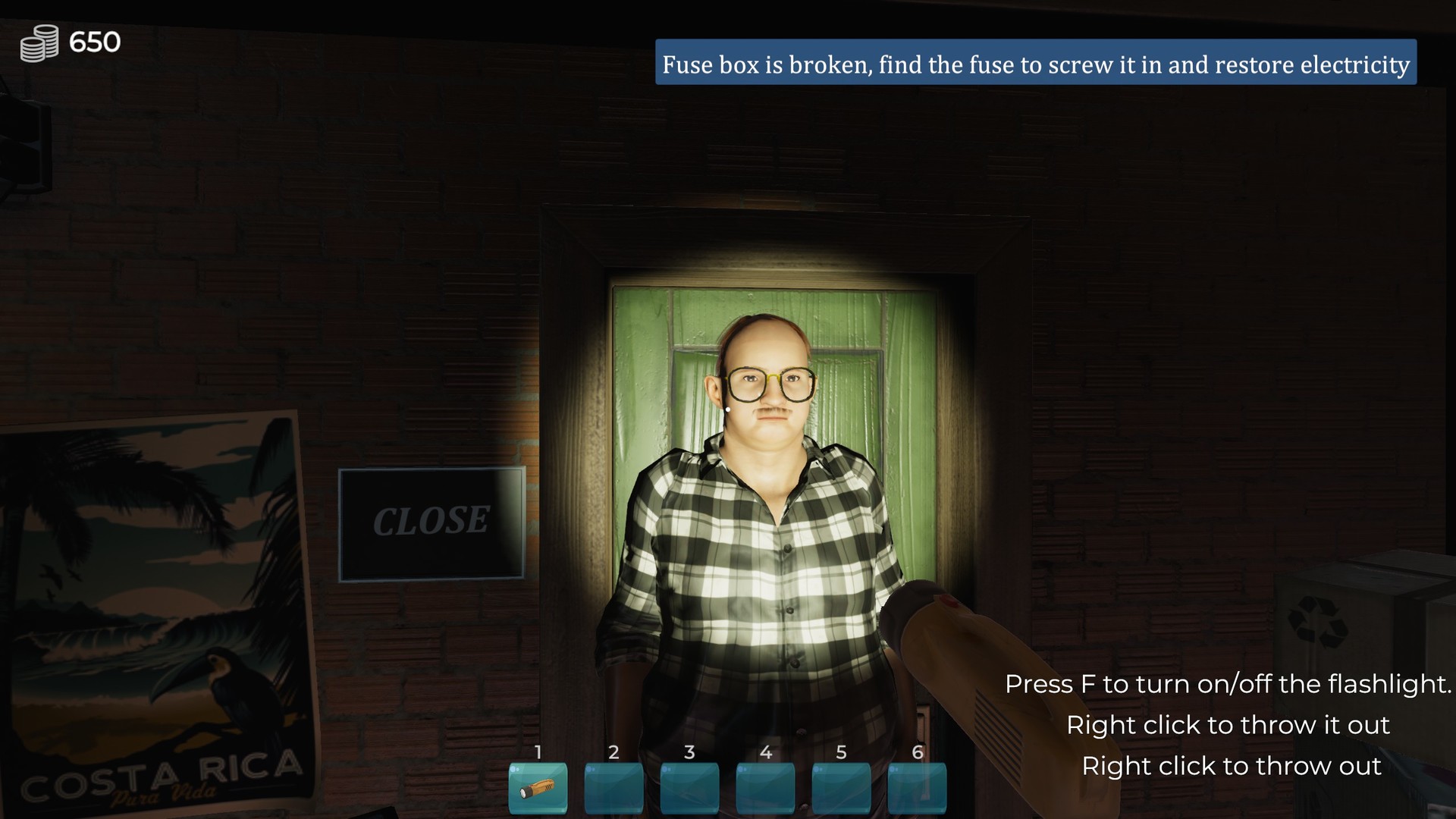Click the slot number 4 label
This screenshot has height=819, width=1456.
766,753
